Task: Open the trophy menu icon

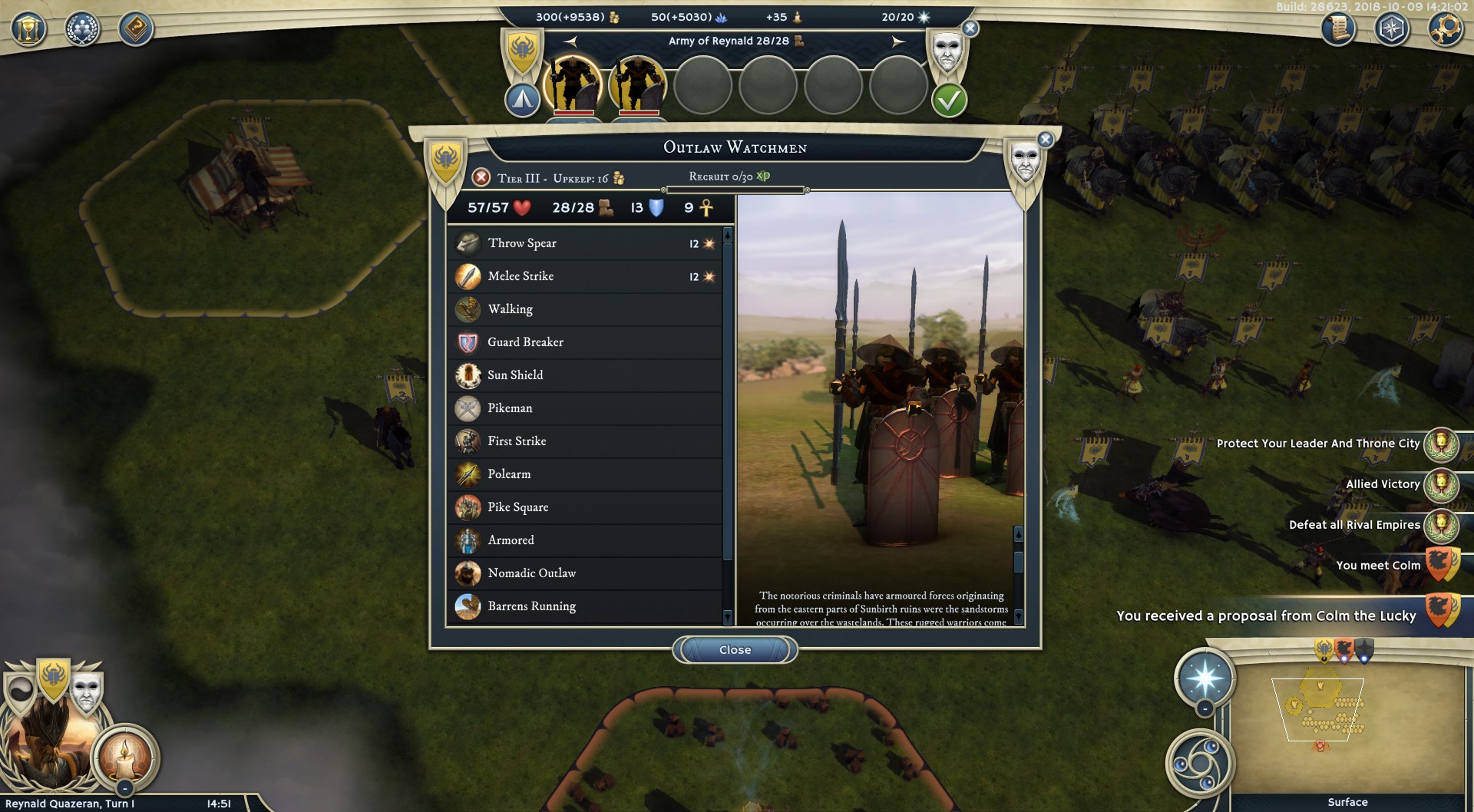Action: pos(28,30)
